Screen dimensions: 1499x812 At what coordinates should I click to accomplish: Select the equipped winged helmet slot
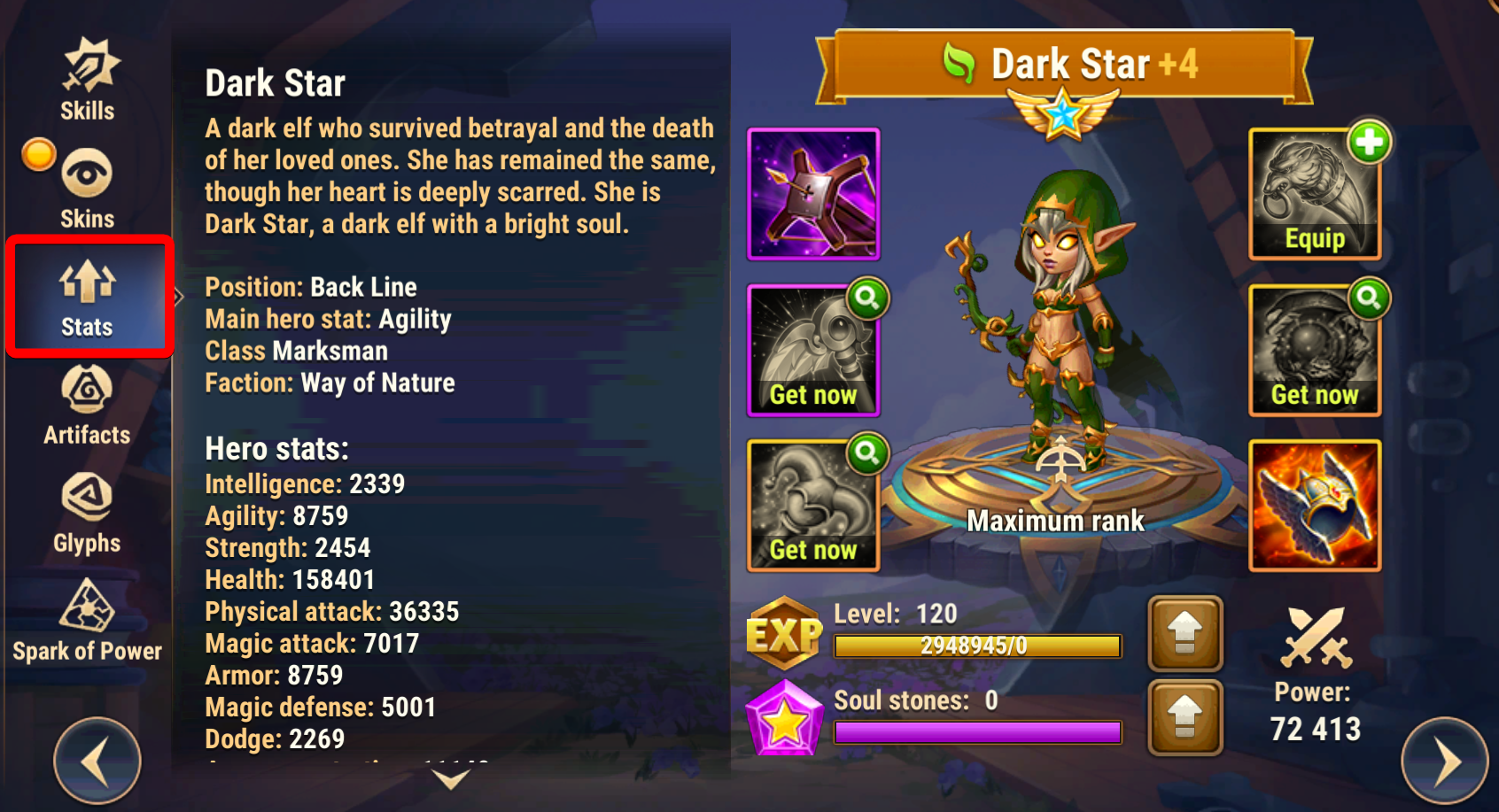[1315, 506]
